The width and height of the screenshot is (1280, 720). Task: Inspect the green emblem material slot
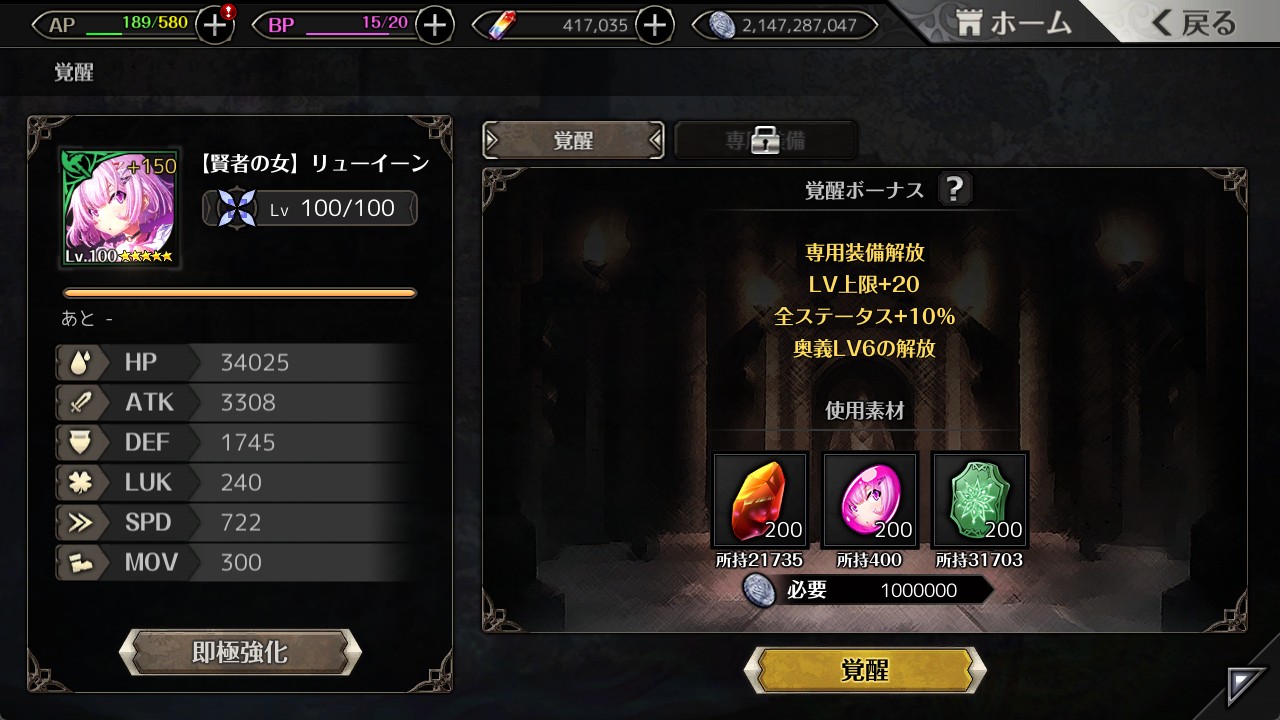click(x=980, y=500)
